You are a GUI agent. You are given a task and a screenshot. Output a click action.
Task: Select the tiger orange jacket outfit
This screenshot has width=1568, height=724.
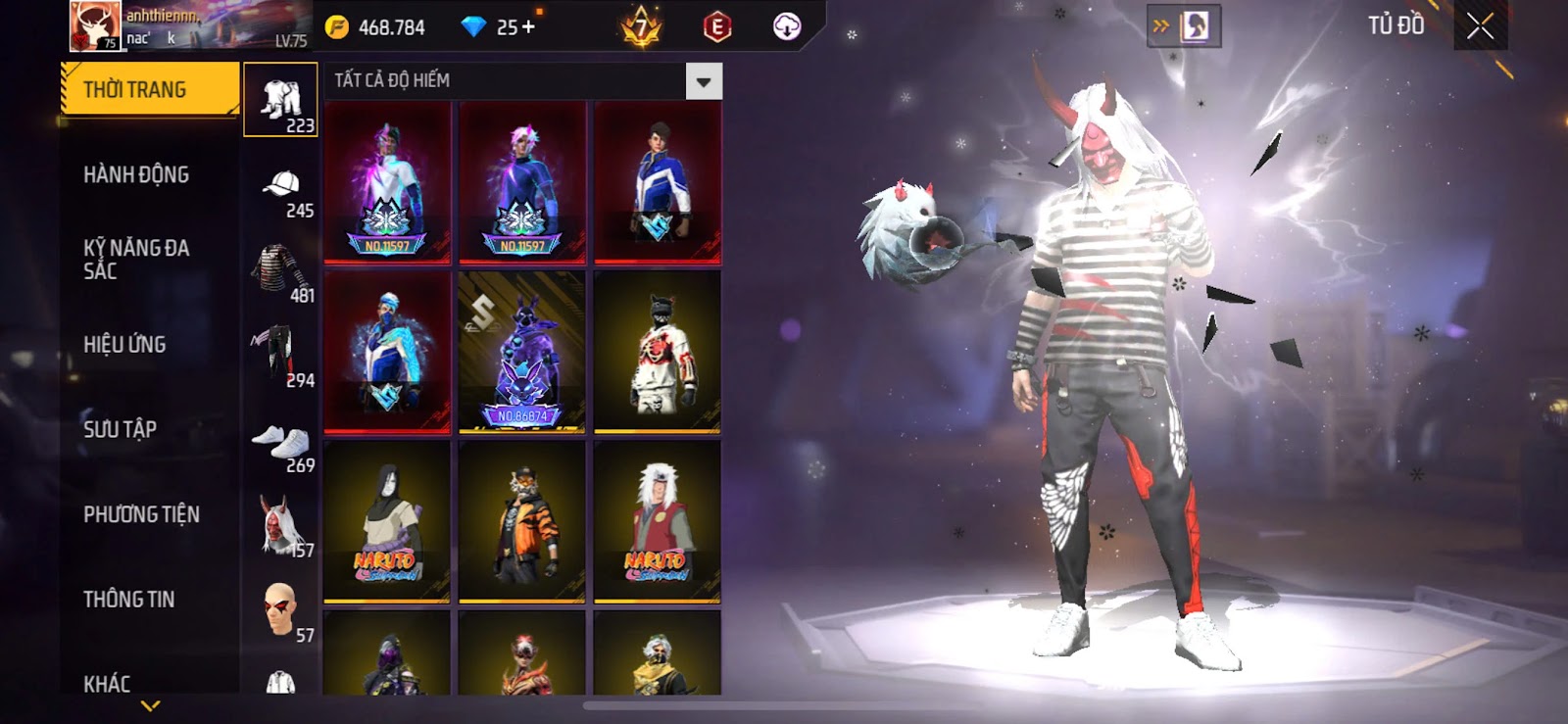point(521,521)
